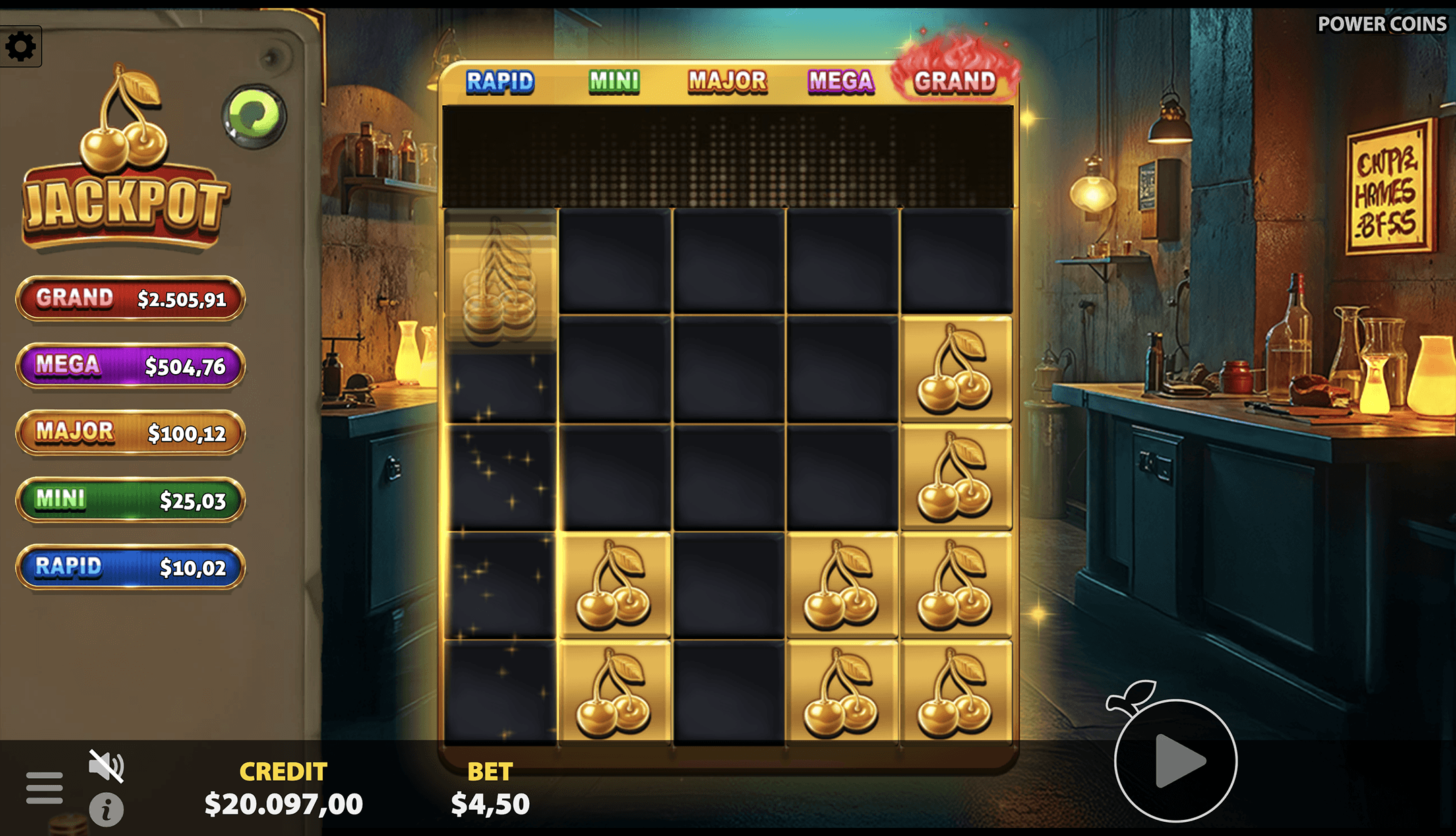Click the golden progress meter above the grid

pyautogui.click(x=728, y=155)
